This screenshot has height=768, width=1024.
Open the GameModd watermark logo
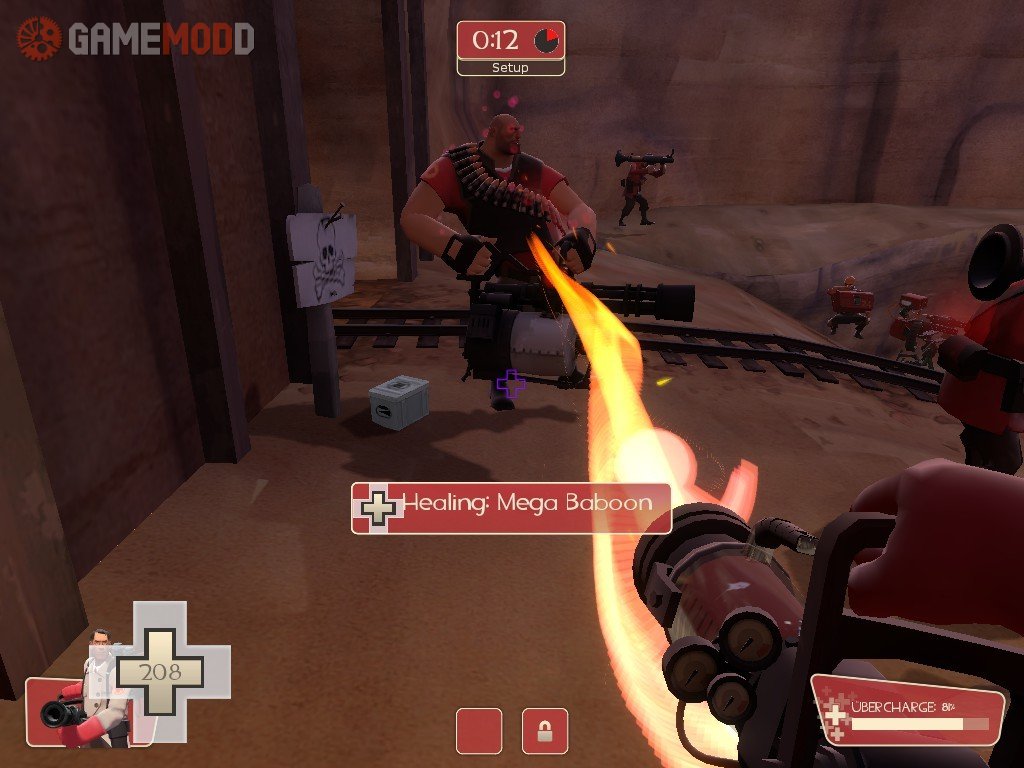tap(135, 39)
